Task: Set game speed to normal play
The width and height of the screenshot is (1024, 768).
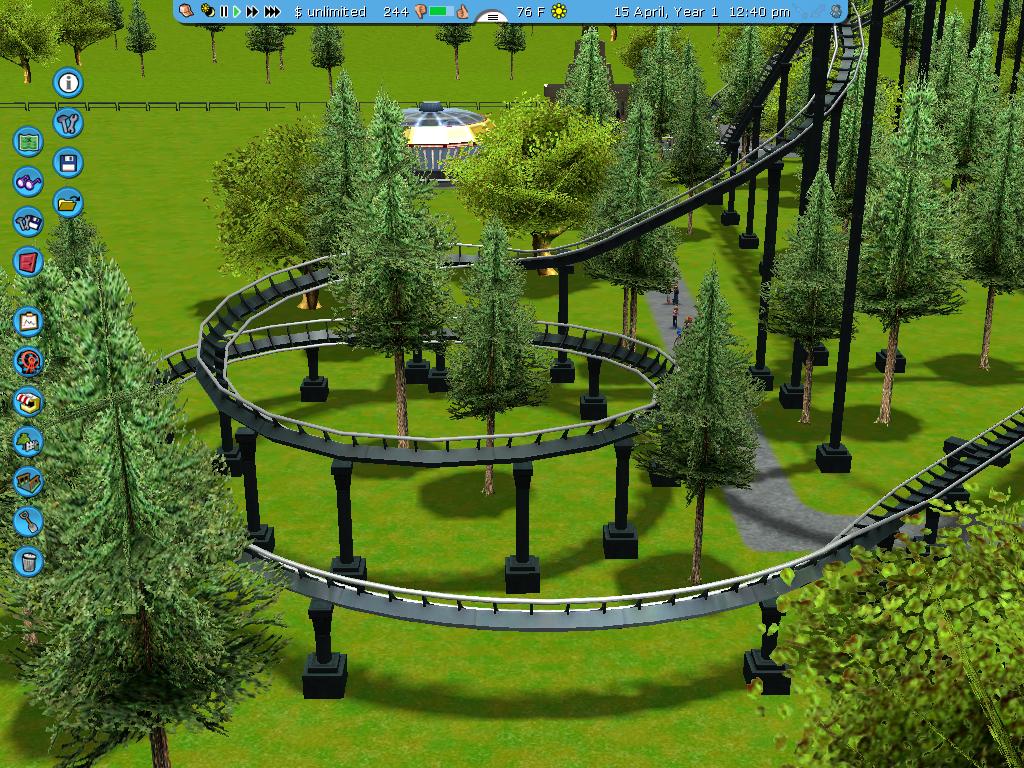Action: 237,12
